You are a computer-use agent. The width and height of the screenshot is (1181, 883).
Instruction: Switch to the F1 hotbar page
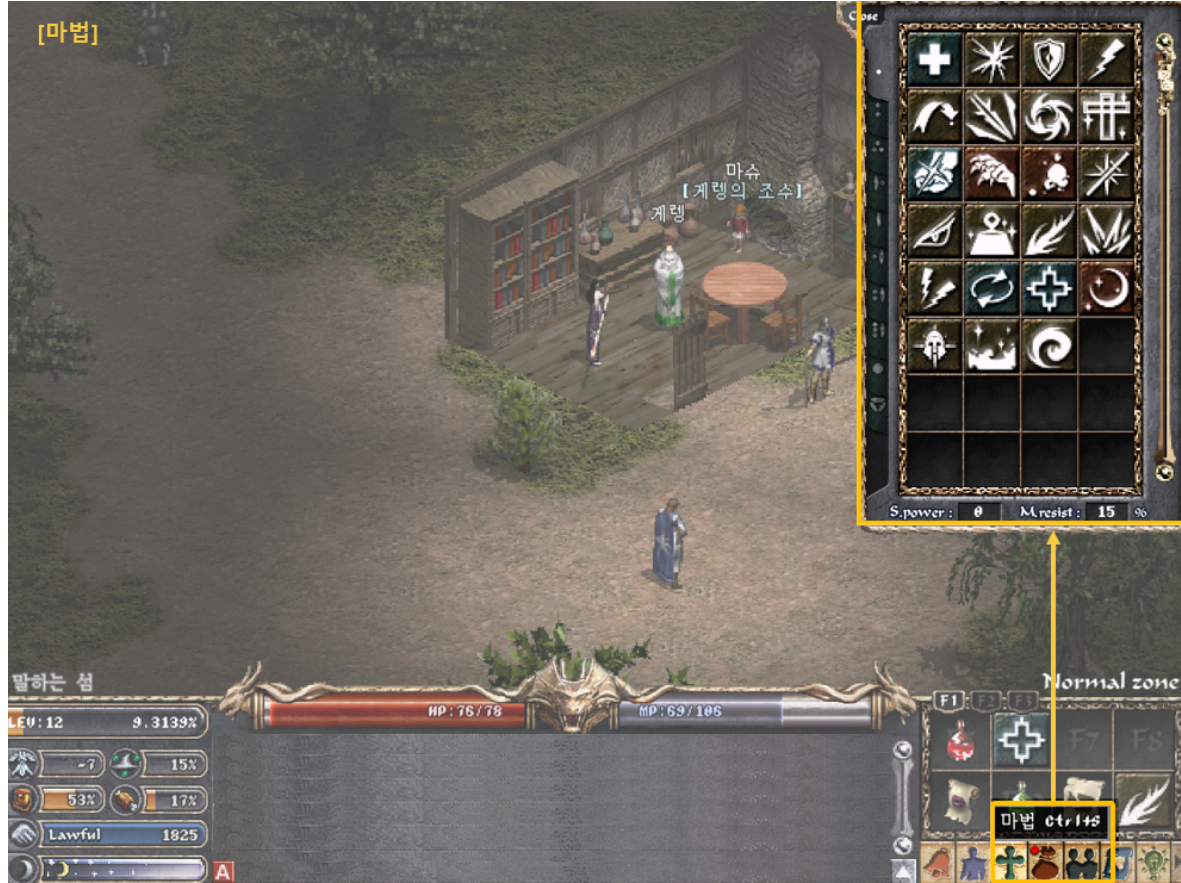[x=947, y=701]
